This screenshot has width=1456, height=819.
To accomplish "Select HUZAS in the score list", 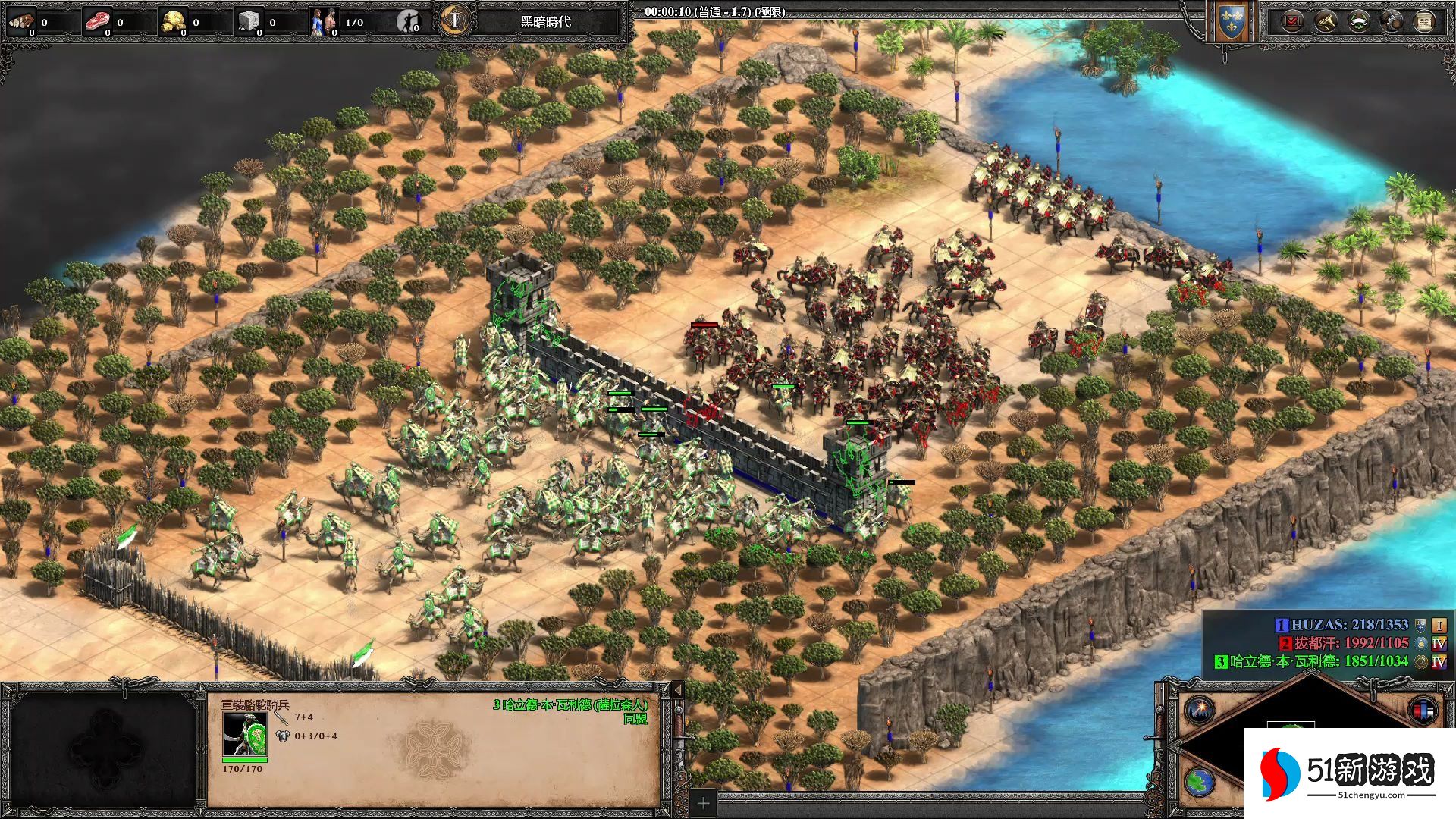I will tap(1348, 625).
